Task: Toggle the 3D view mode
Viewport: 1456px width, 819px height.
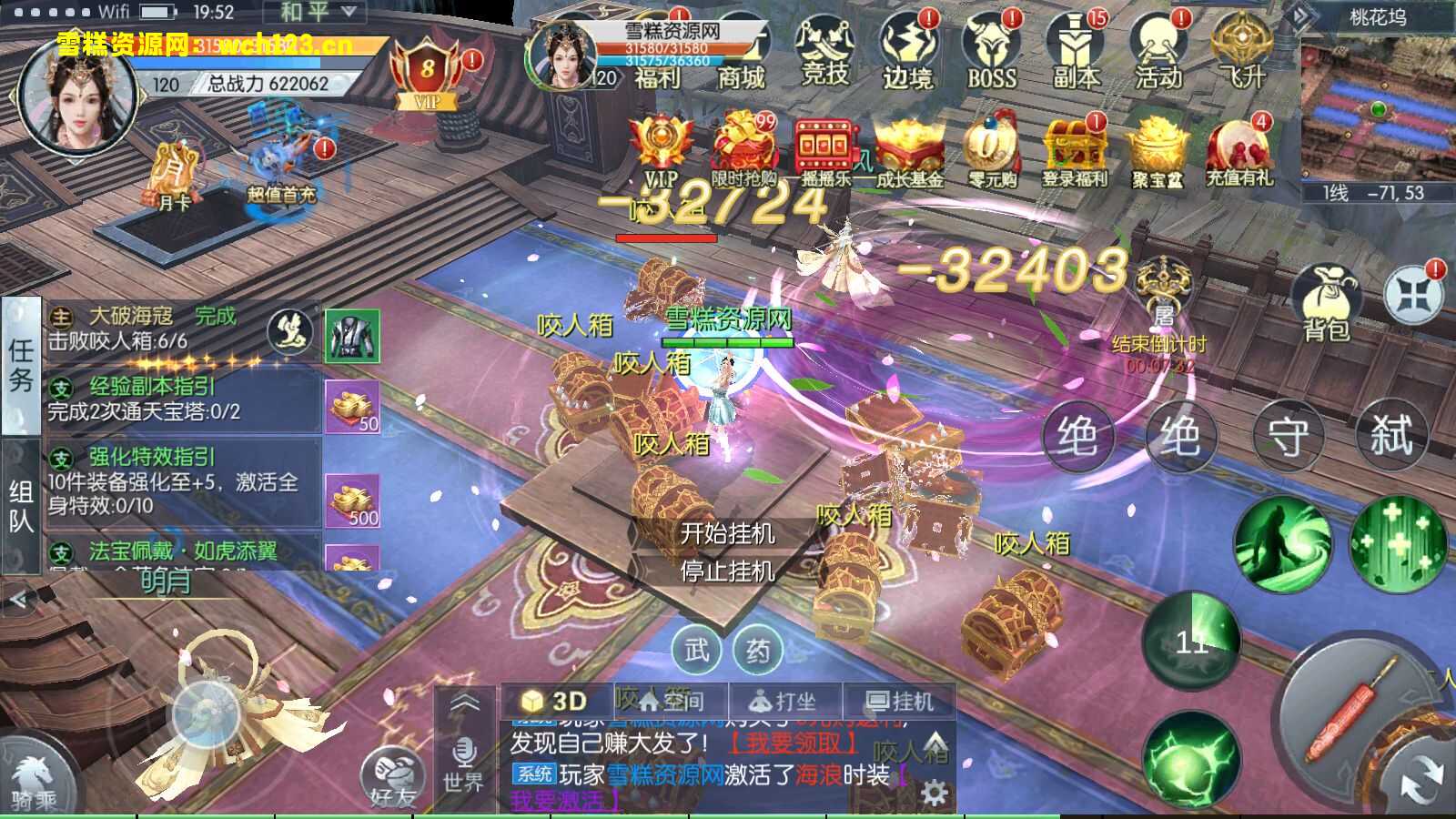Action: tap(557, 699)
